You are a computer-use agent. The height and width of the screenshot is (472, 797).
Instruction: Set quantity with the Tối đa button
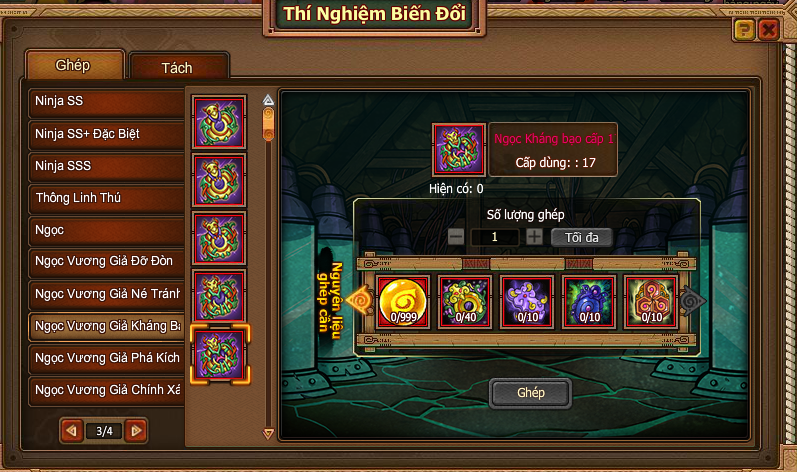581,237
